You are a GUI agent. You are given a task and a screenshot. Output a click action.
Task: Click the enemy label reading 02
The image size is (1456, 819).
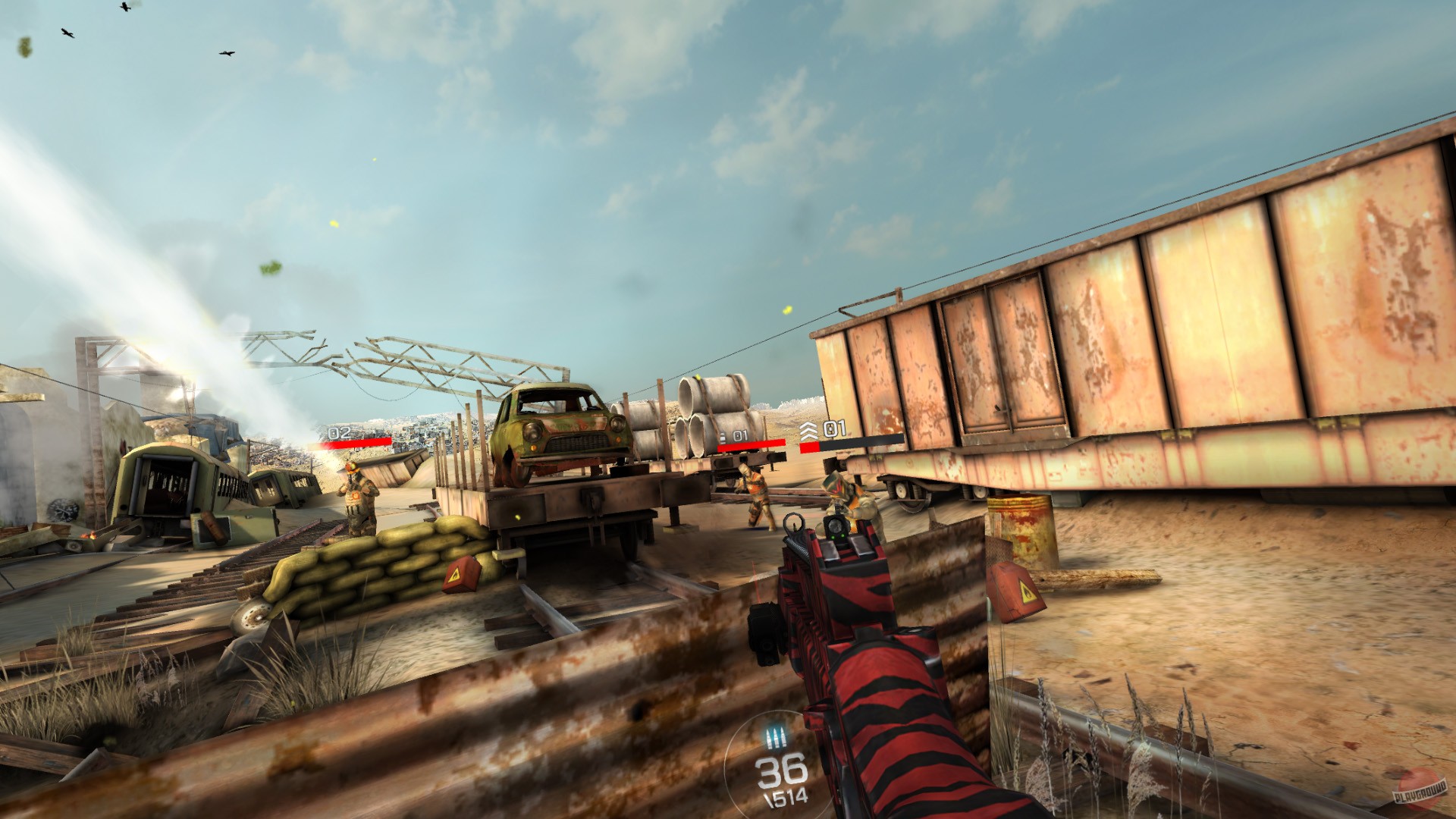click(x=338, y=433)
